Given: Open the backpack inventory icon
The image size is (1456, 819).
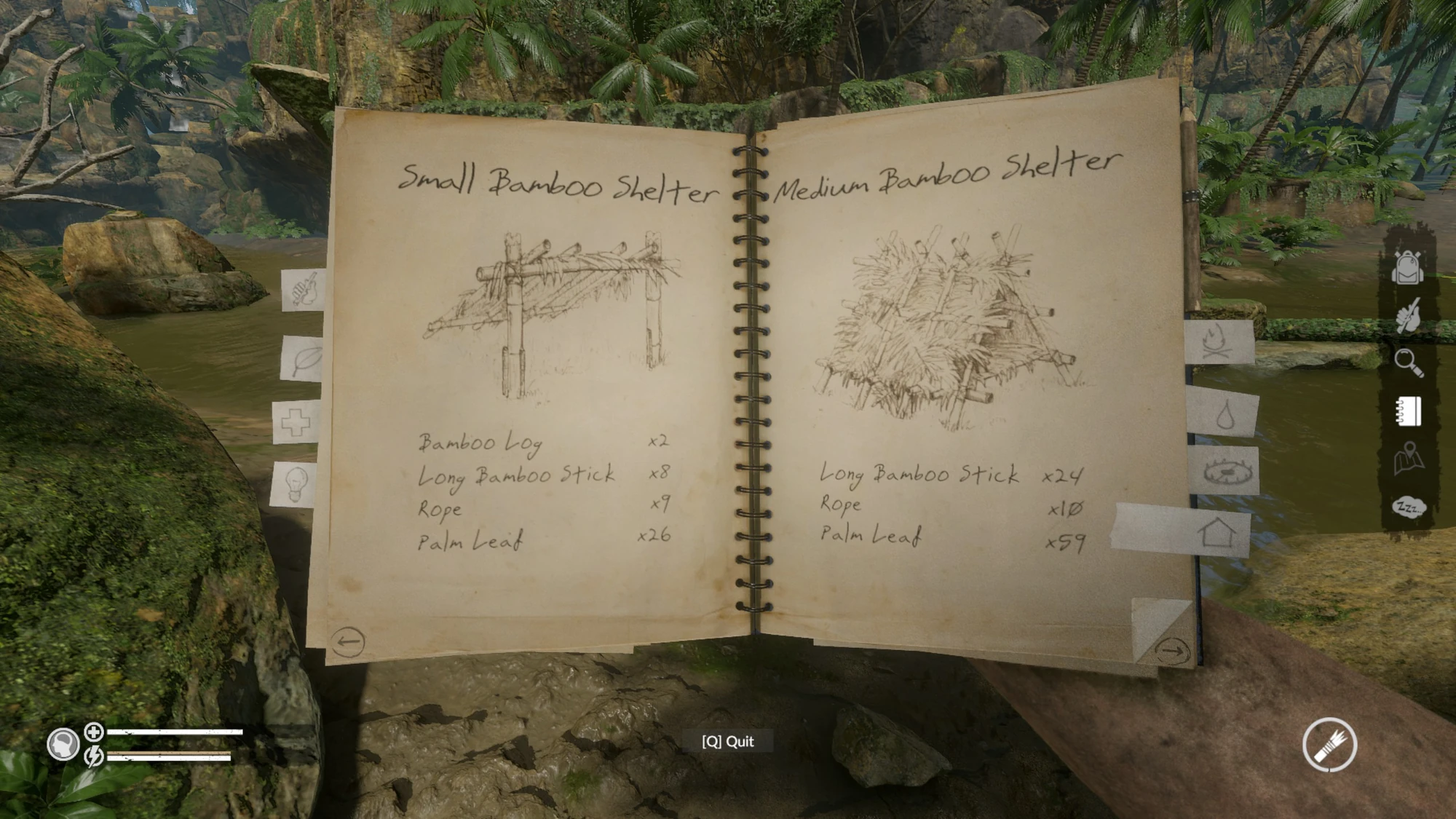Looking at the screenshot, I should point(1408,269).
